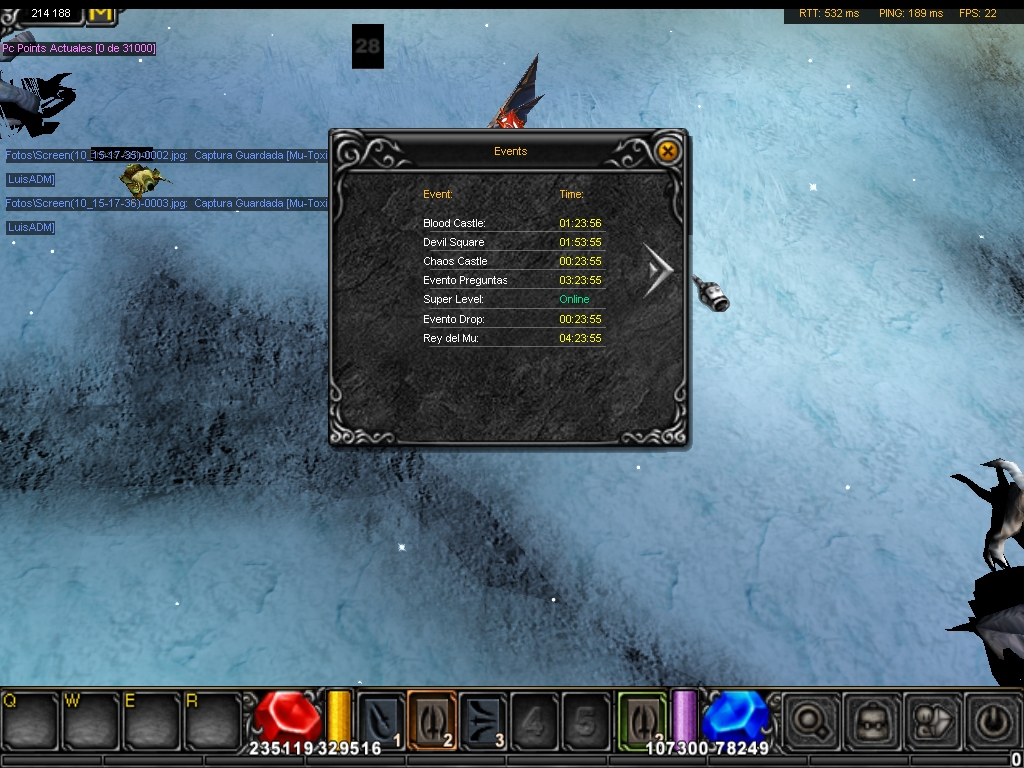Select the Devil Square event row

[512, 242]
